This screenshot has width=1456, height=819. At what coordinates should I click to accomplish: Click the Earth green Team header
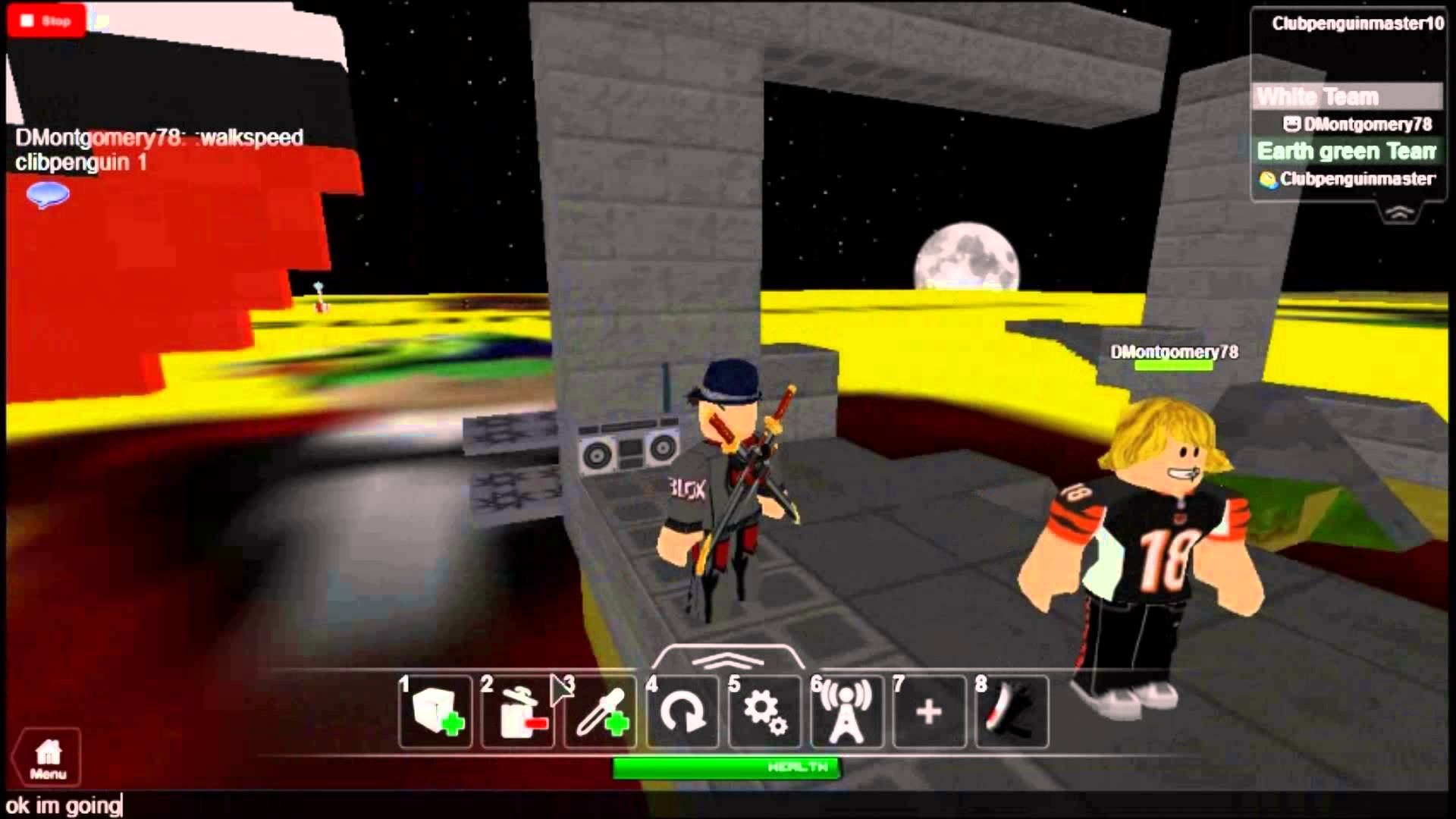click(x=1346, y=151)
